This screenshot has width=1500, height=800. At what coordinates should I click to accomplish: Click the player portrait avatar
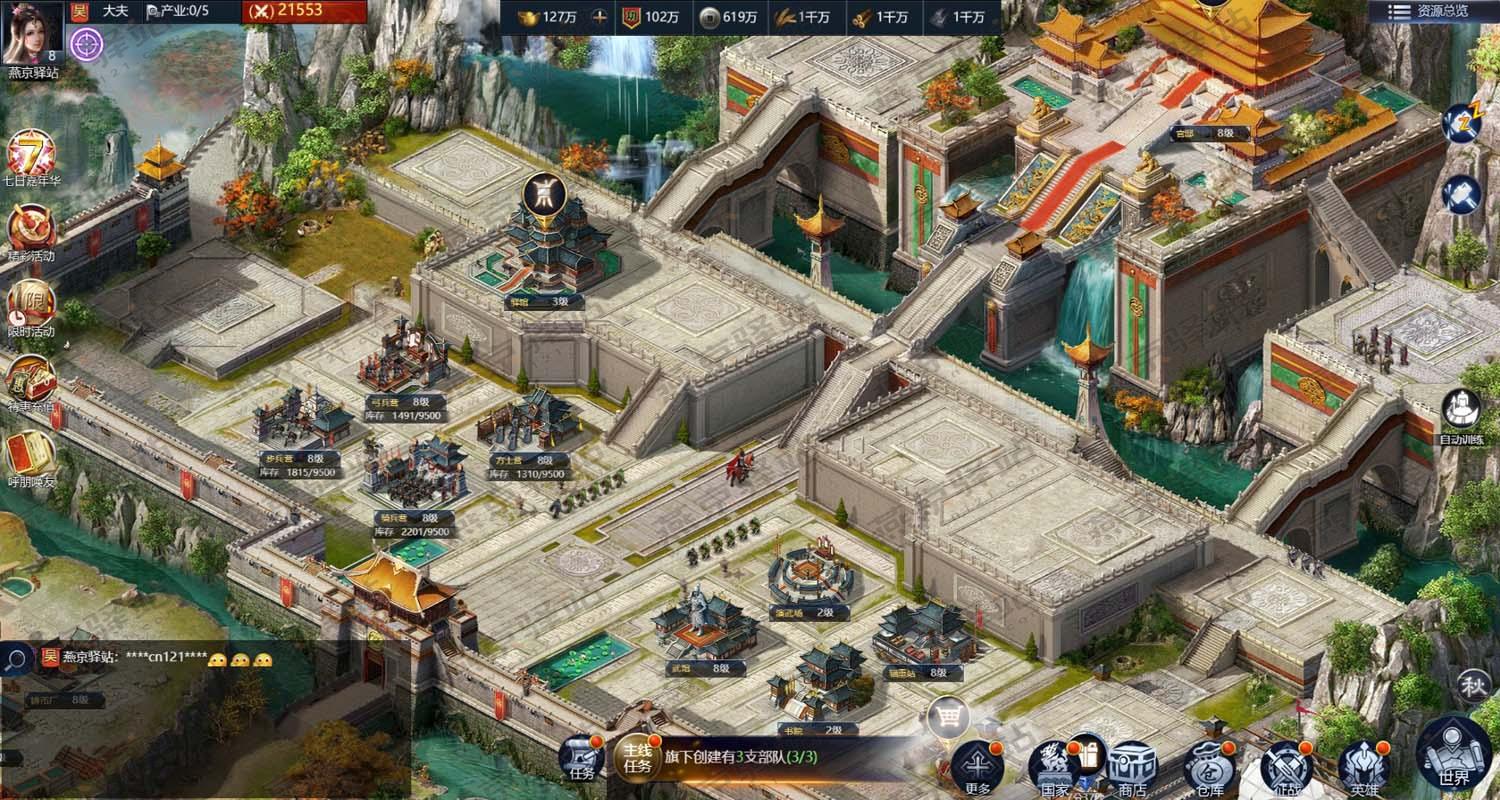(30, 33)
